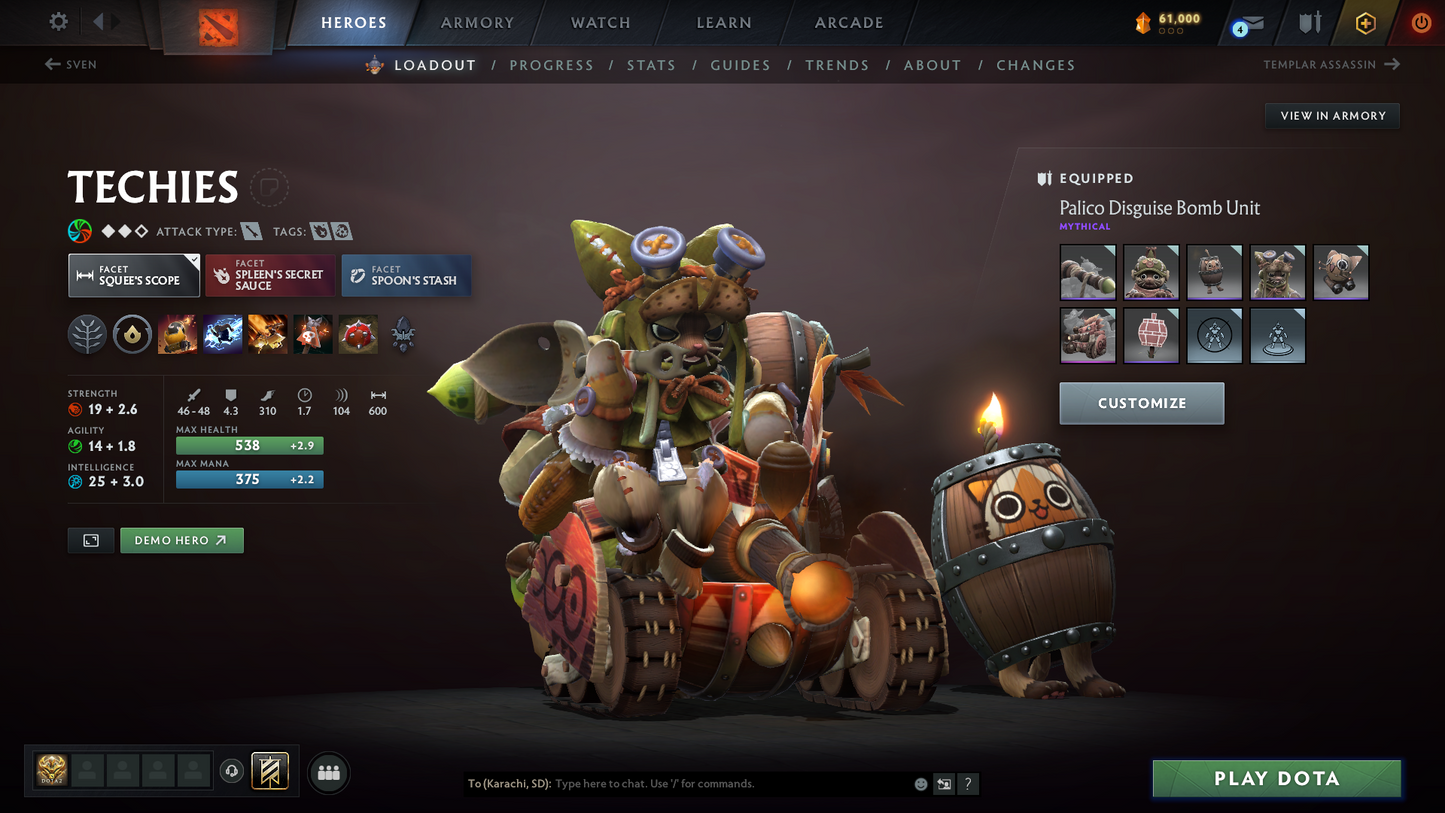Select the Squee's Scope facet
Screen dimensions: 1445x813
coord(133,275)
